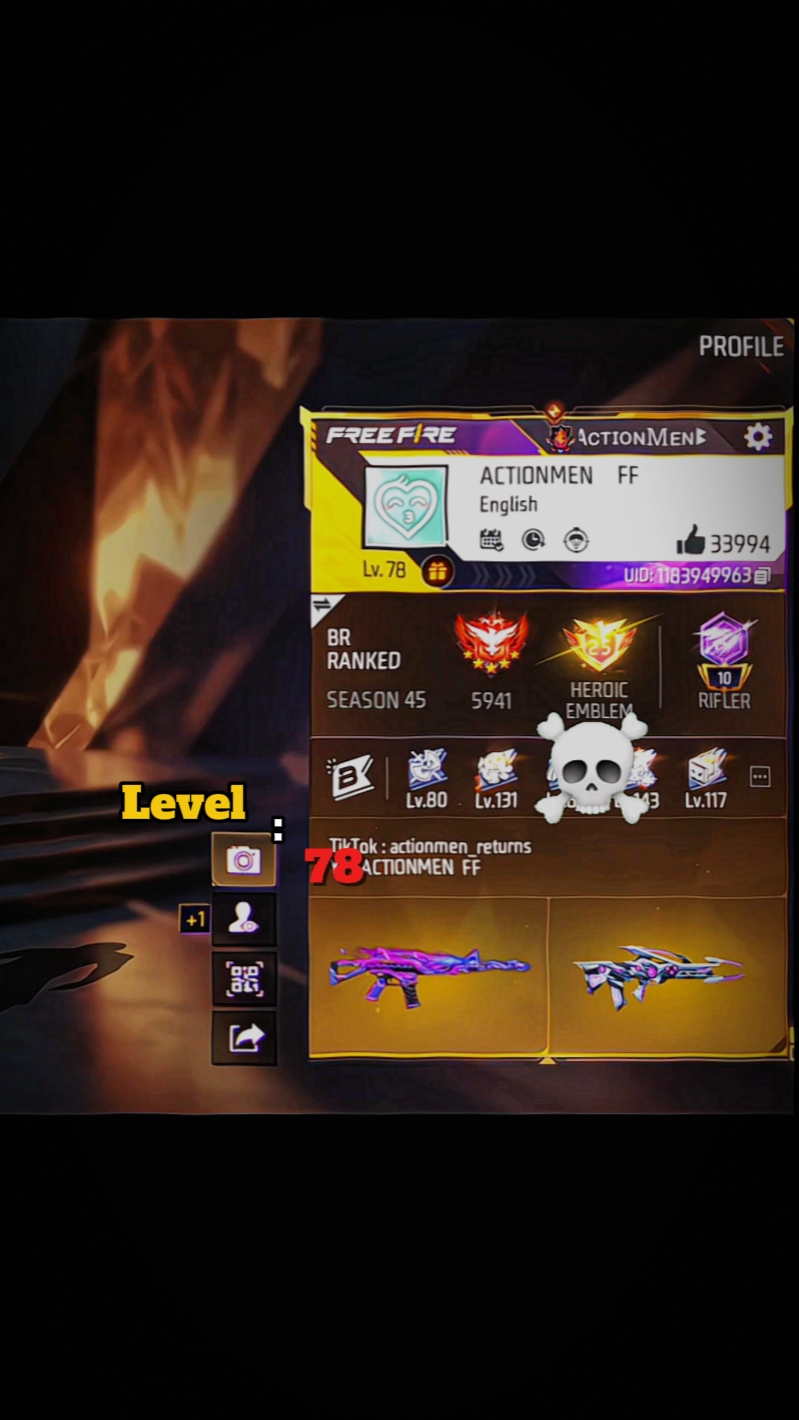The image size is (799, 1420).
Task: Select the Lv.80 badge
Action: pos(427,773)
